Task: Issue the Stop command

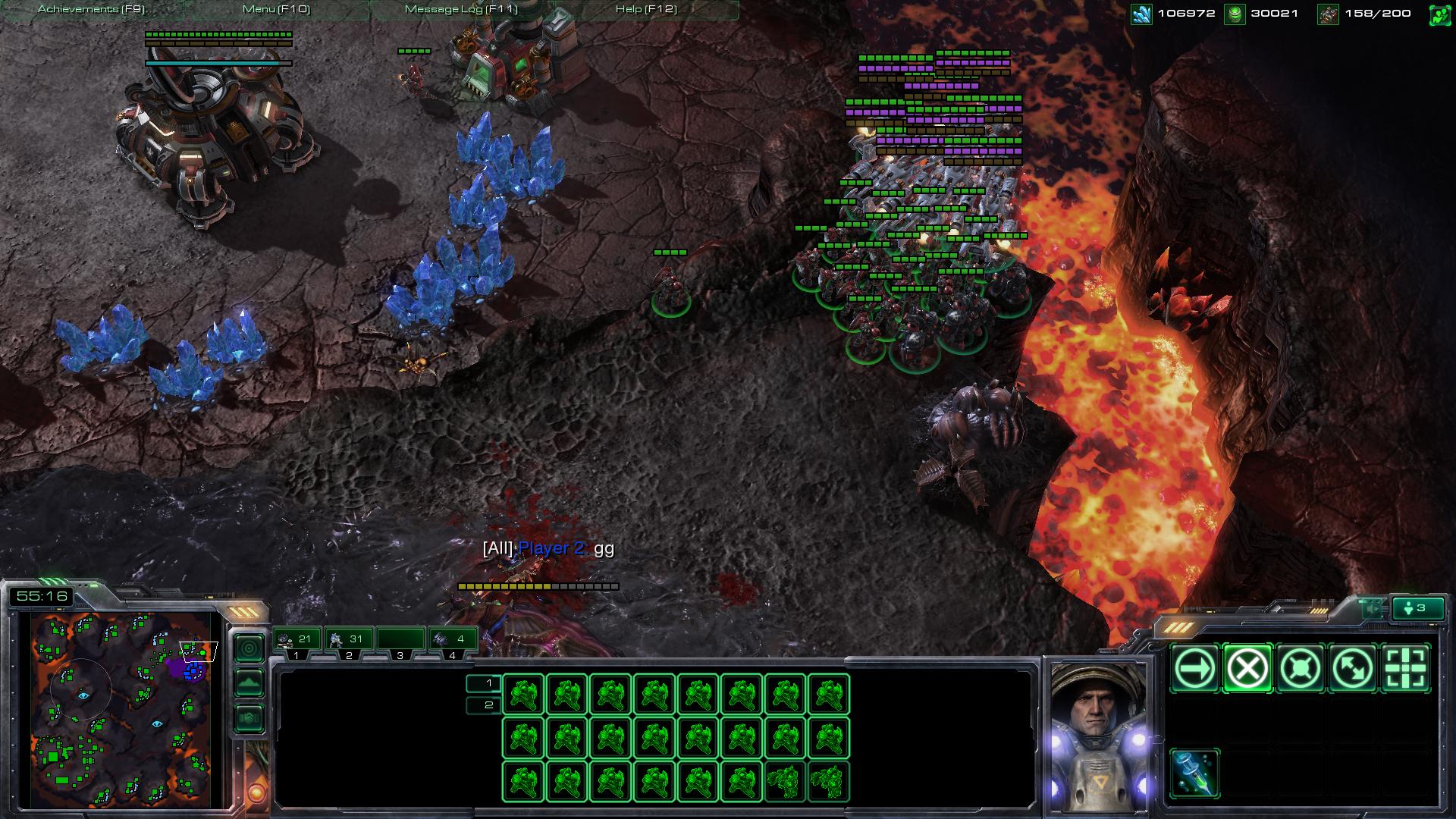Action: coord(1247,669)
